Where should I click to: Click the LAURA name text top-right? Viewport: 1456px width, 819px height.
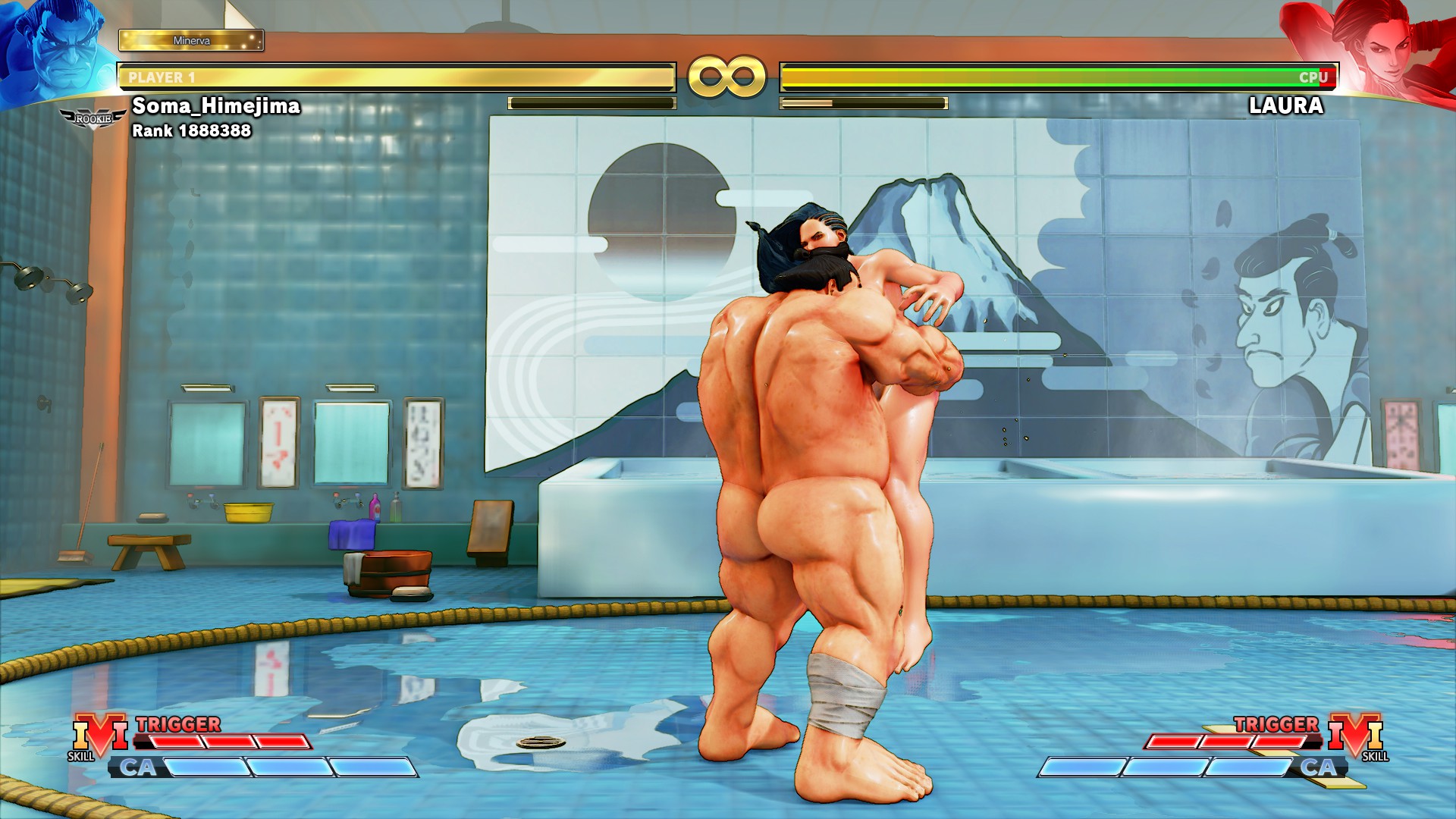coord(1287,107)
